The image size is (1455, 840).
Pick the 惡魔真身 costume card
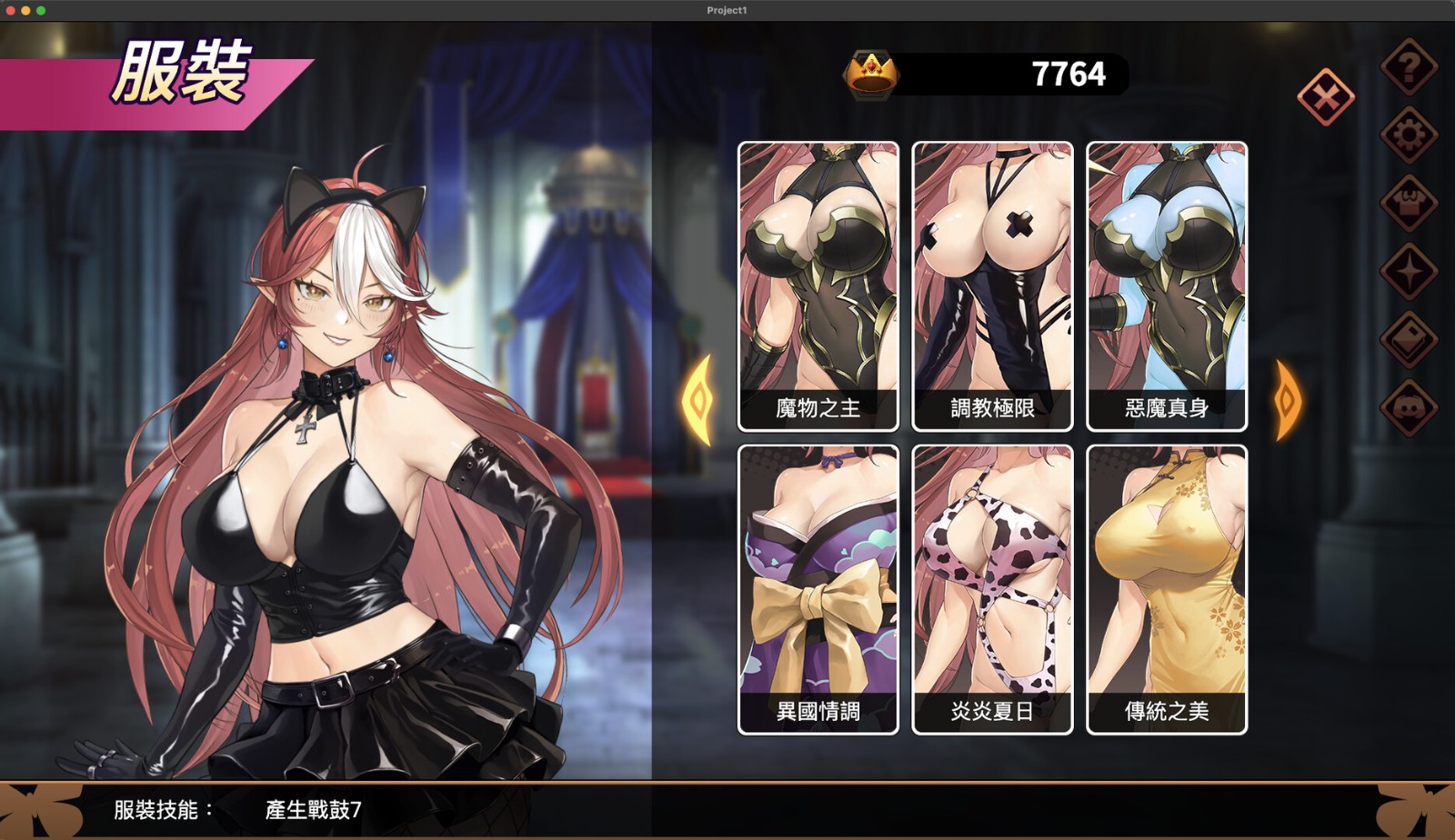[1167, 285]
